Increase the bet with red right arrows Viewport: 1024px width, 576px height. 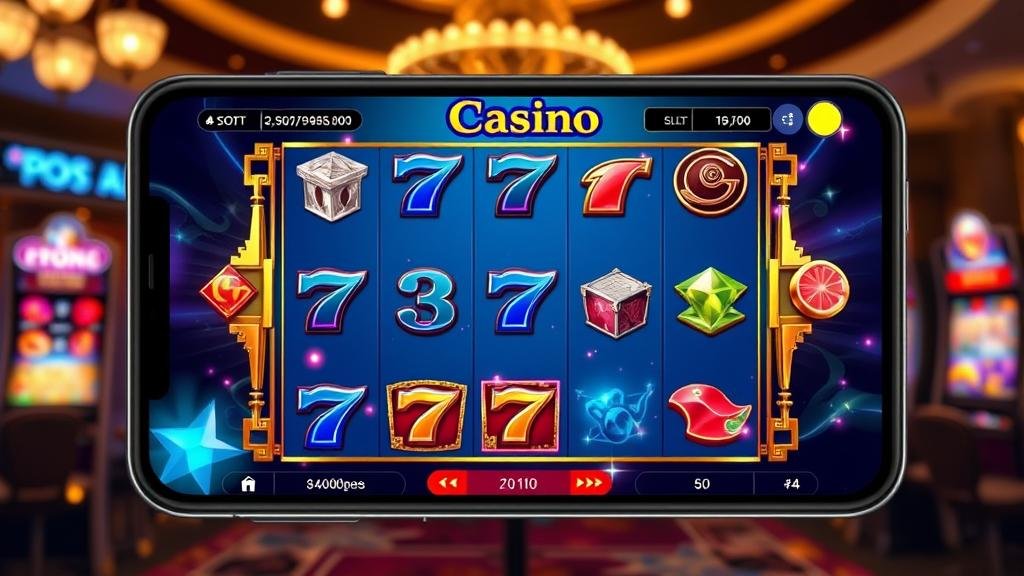click(590, 484)
